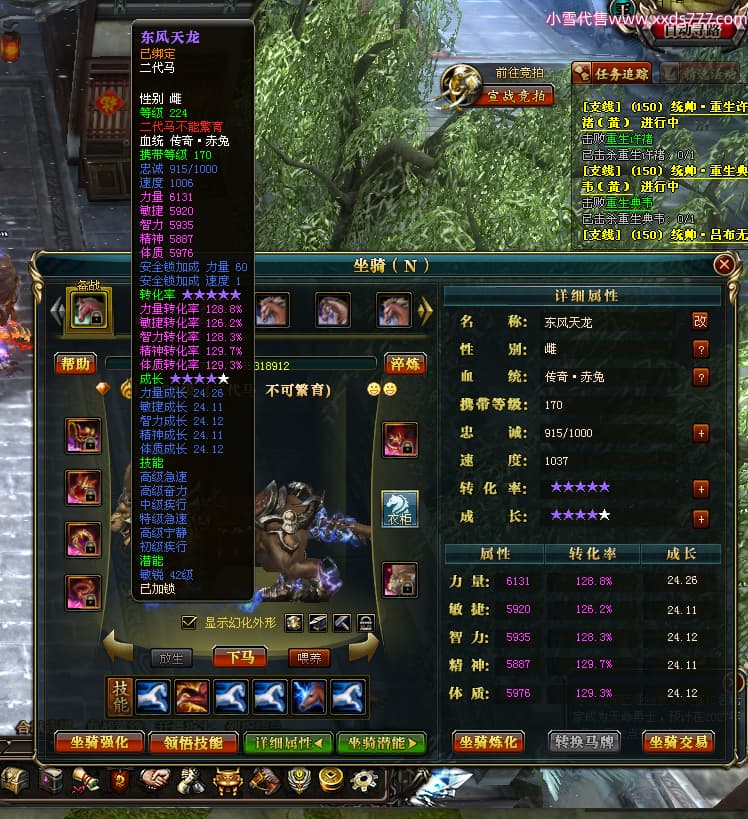Open the 衣柜 wardrobe
Image resolution: width=748 pixels, height=819 pixels.
[x=401, y=509]
